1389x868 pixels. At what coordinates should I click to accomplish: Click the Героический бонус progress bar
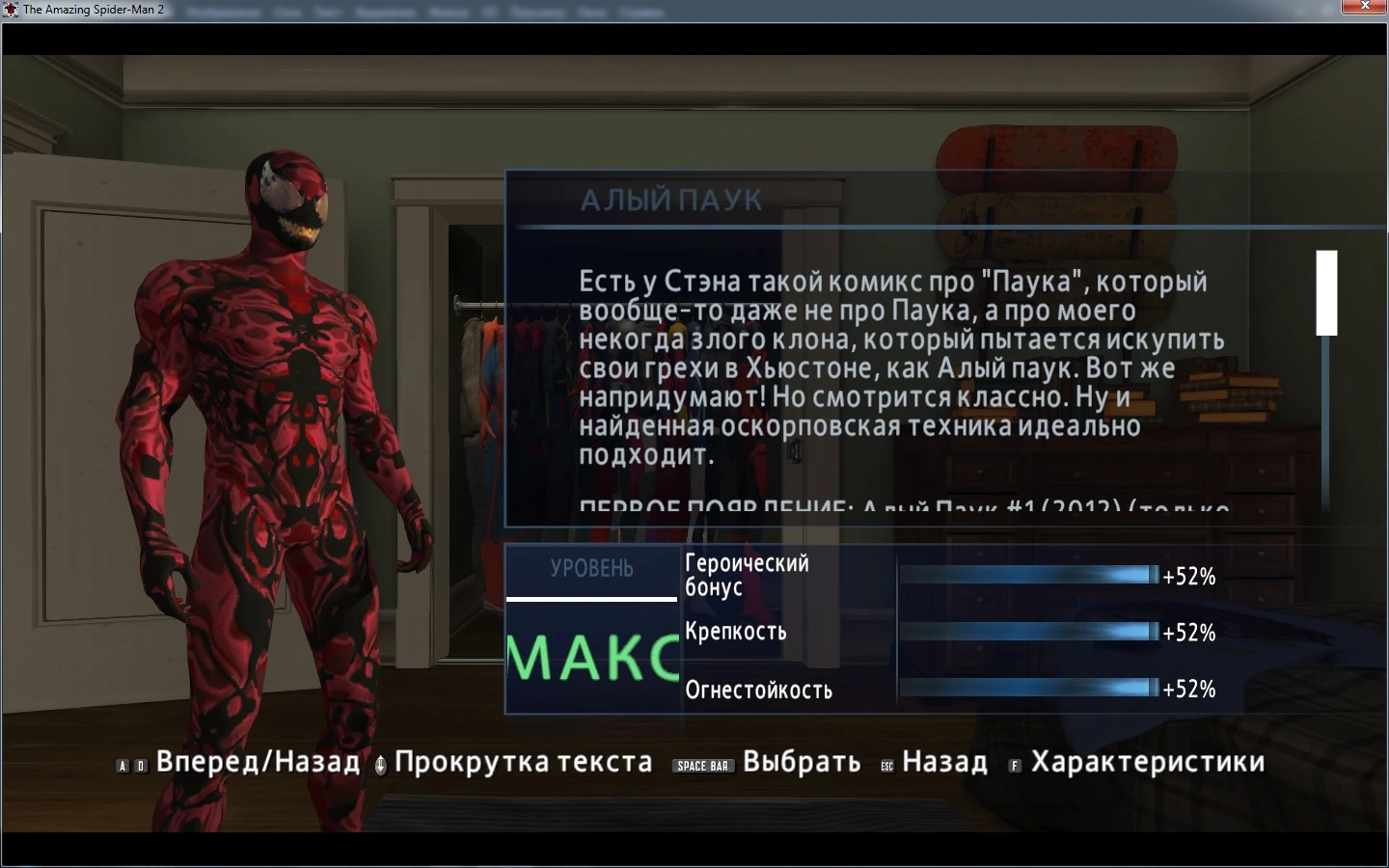tap(1025, 575)
